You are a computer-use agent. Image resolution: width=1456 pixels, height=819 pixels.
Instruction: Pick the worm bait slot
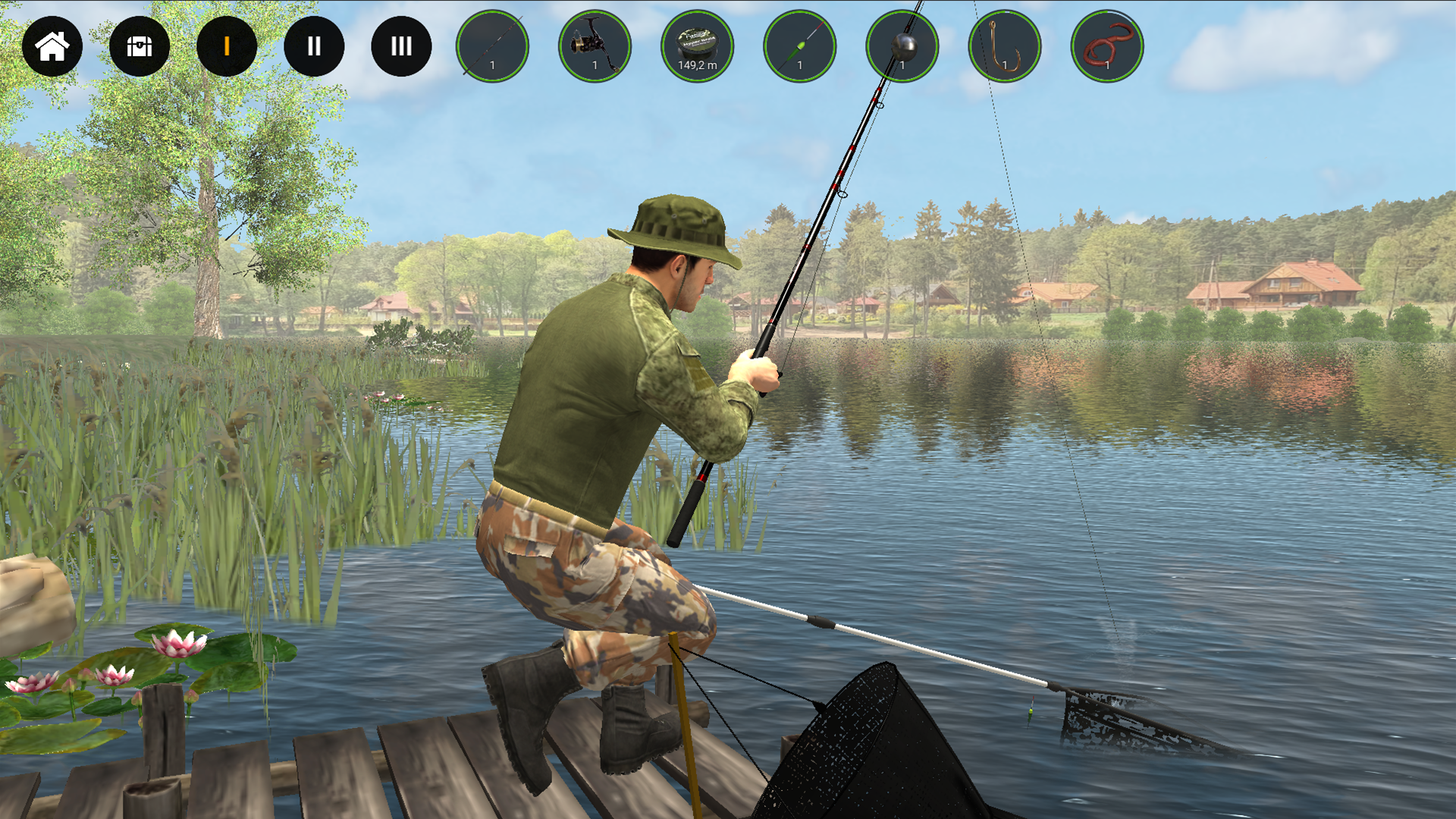pos(1106,46)
